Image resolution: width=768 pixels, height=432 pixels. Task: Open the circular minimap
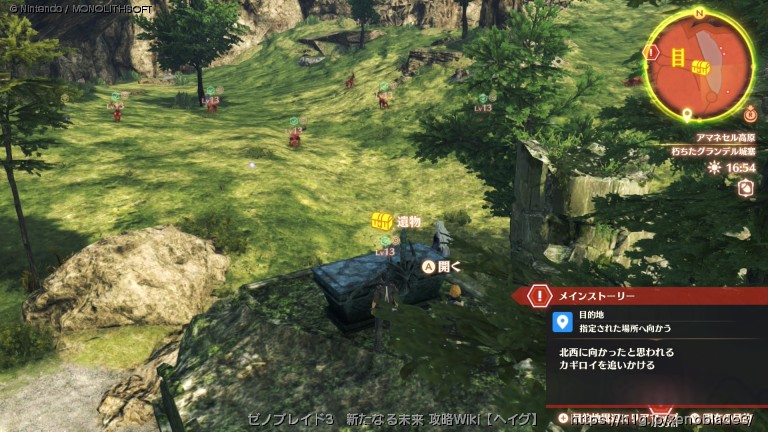click(699, 66)
